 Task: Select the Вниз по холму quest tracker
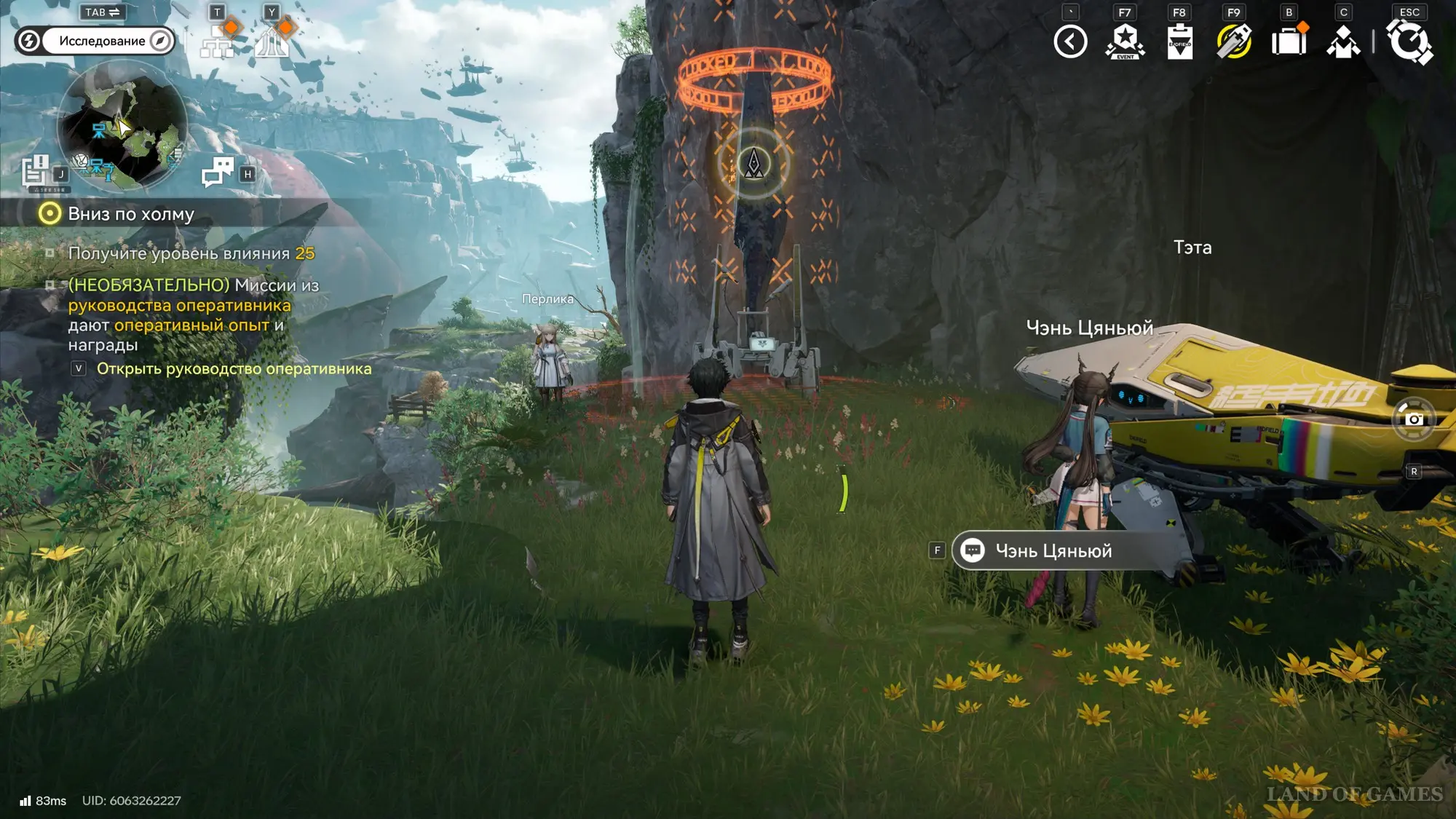131,214
